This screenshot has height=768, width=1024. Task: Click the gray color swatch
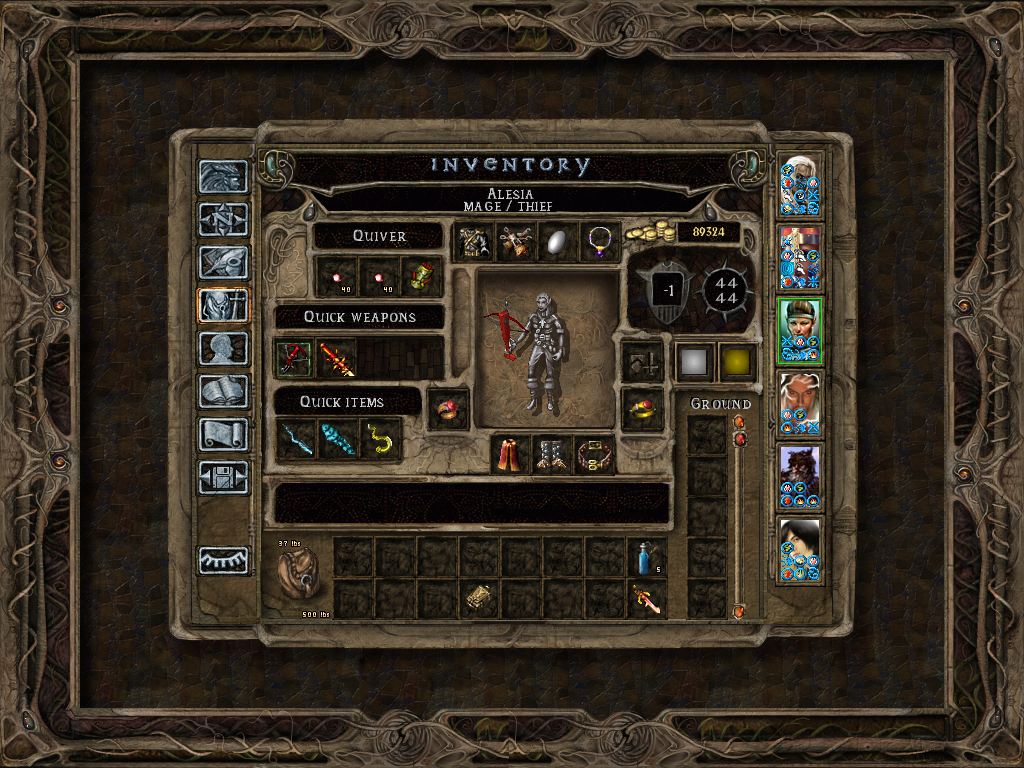pyautogui.click(x=694, y=362)
